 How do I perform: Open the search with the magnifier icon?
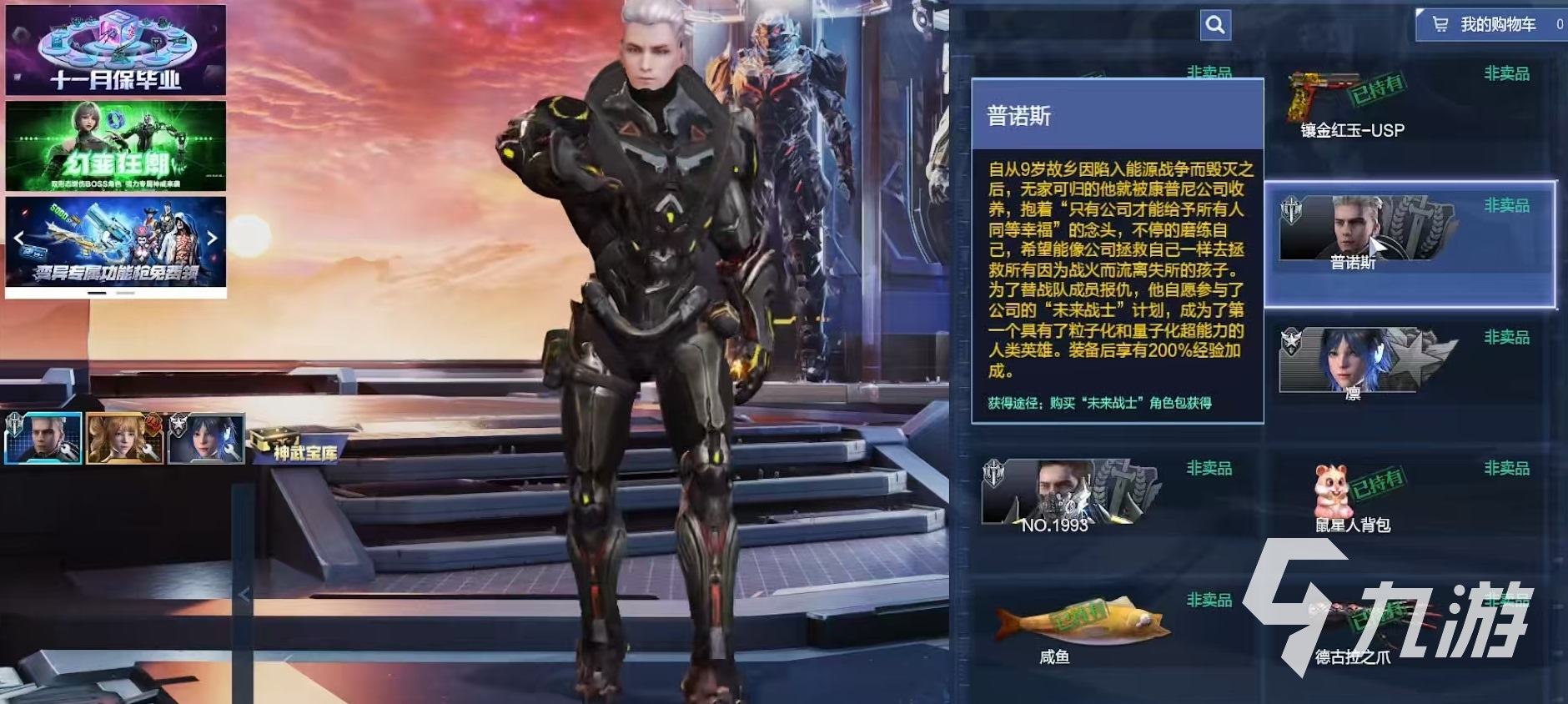point(1215,25)
